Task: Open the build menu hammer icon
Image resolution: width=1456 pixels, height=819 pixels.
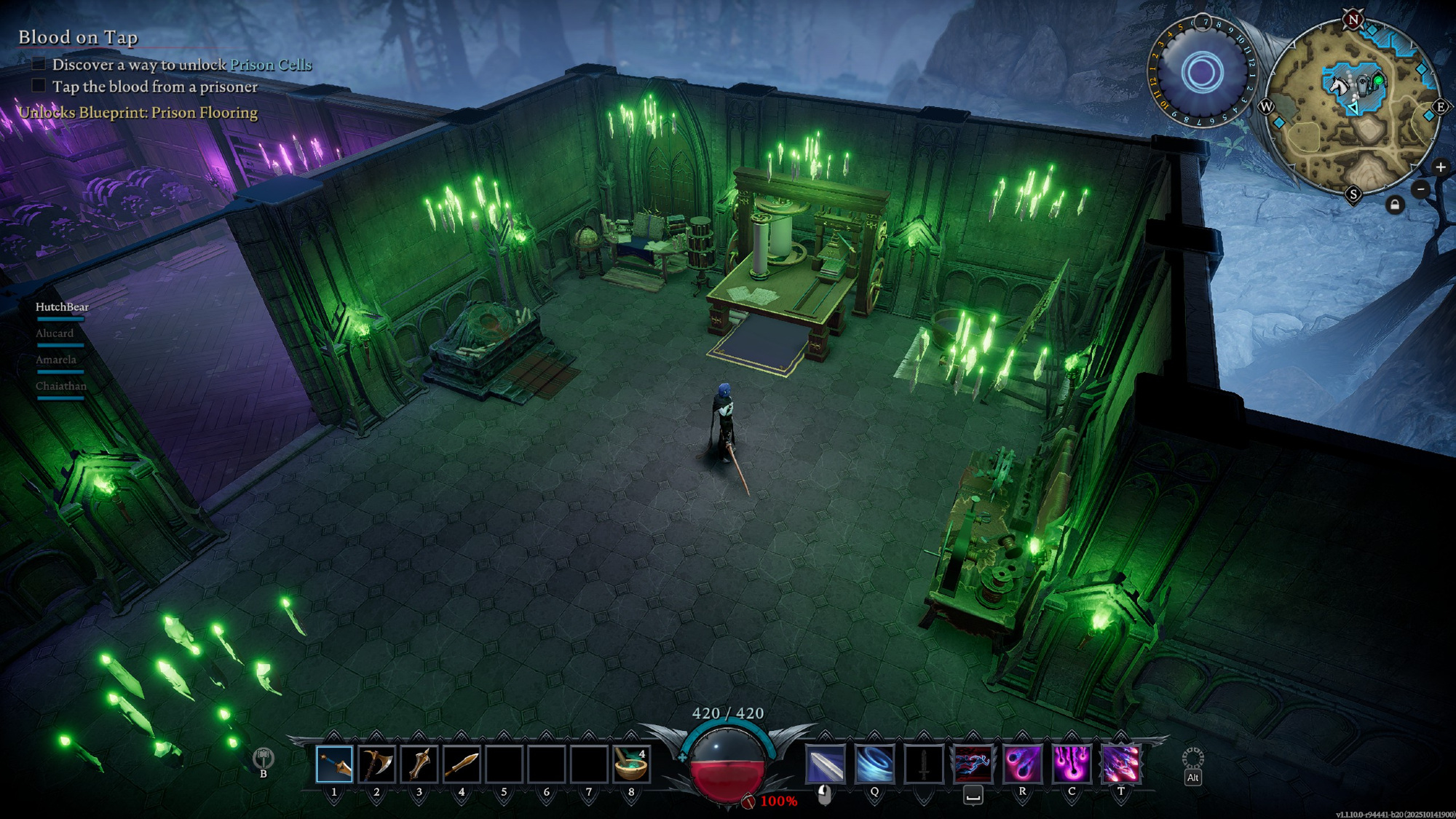Action: click(x=263, y=759)
